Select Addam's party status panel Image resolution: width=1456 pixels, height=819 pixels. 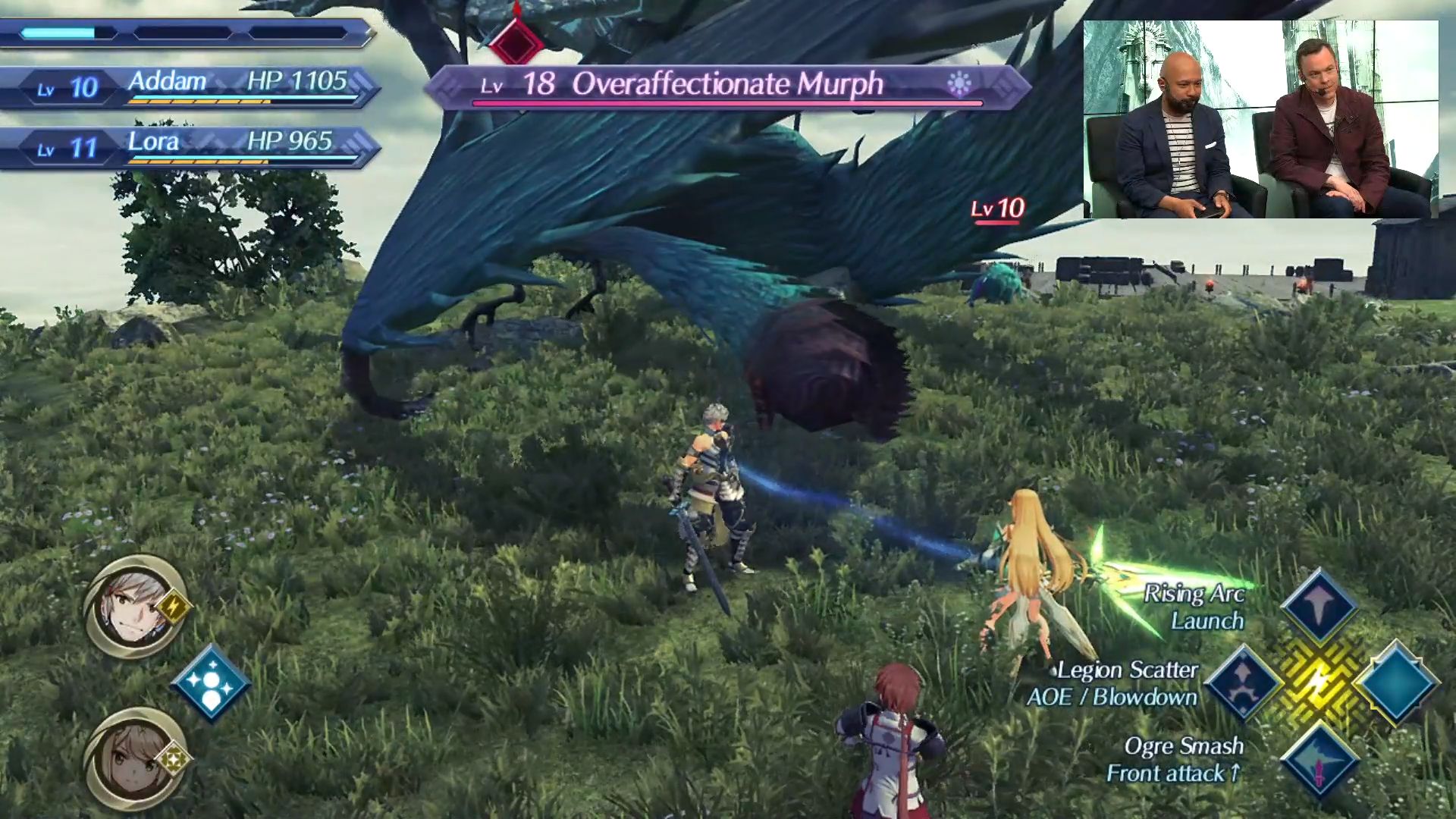click(x=190, y=87)
